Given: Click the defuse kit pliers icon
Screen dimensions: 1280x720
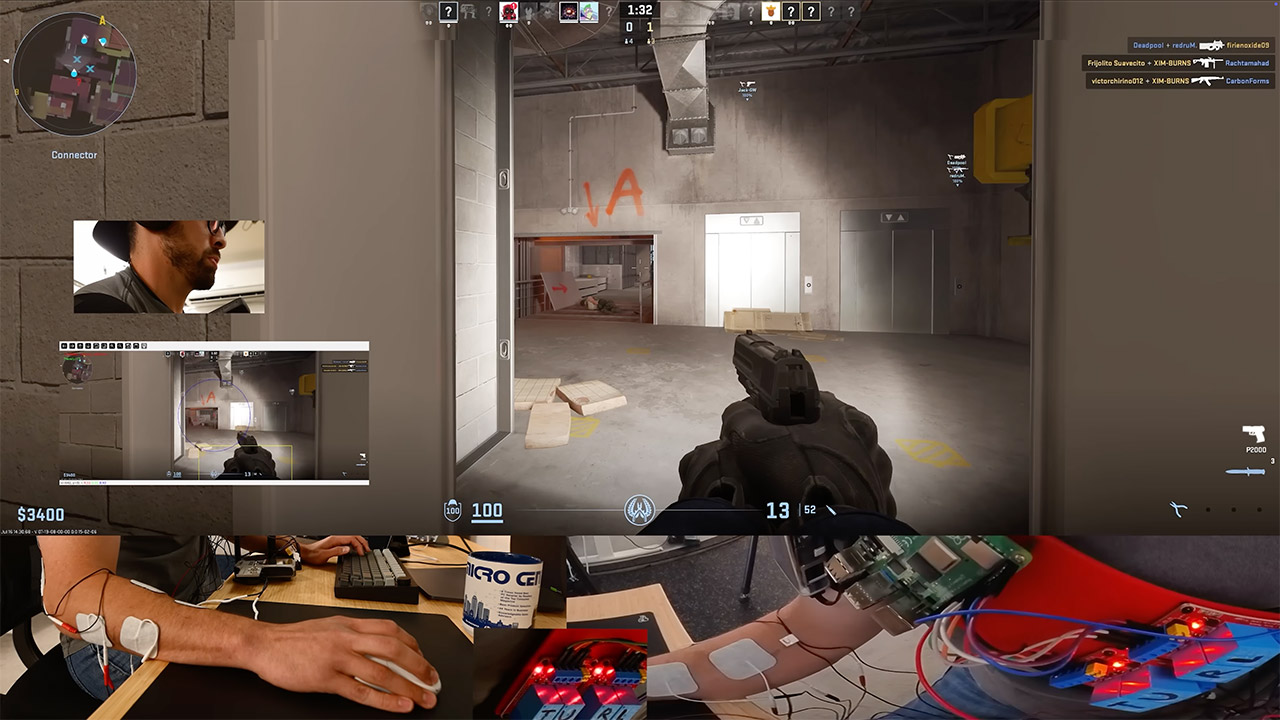Looking at the screenshot, I should coord(1179,510).
